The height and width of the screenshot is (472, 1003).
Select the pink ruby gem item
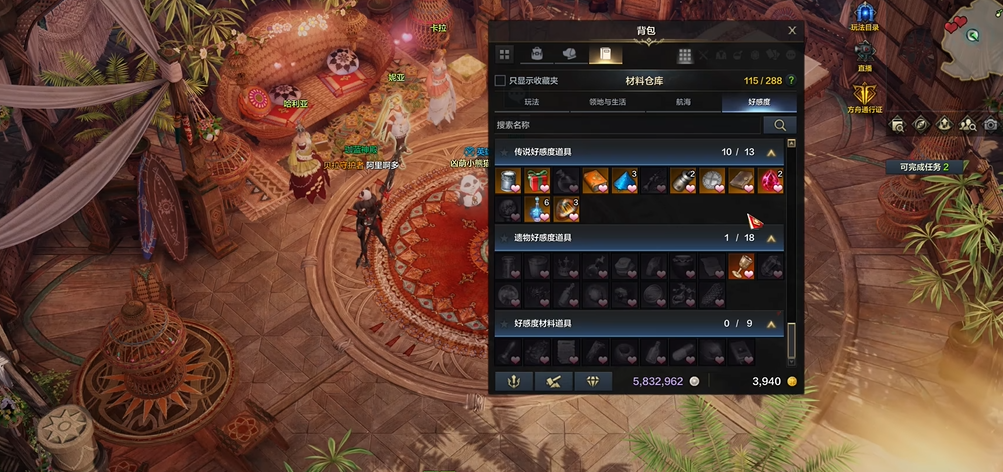tap(770, 181)
